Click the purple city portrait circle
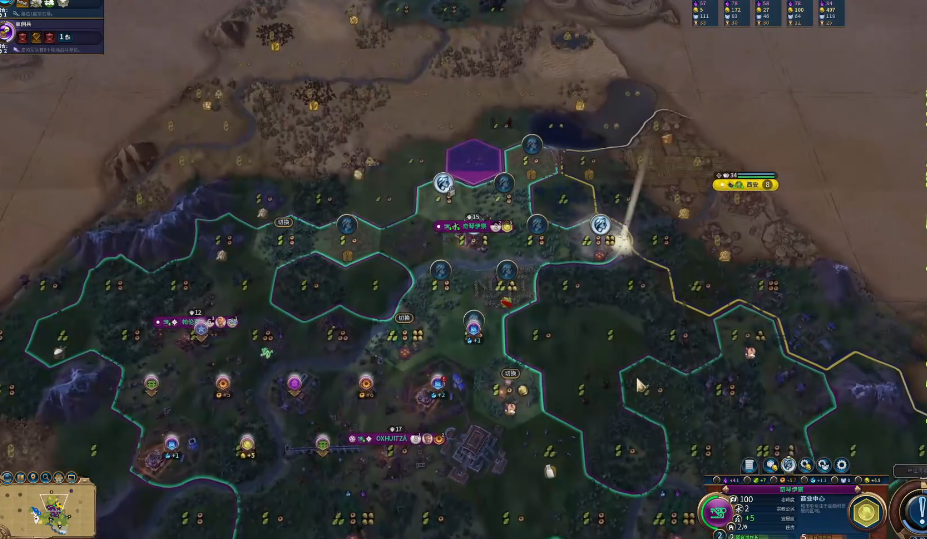Viewport: 927px width, 539px height. pos(717,513)
